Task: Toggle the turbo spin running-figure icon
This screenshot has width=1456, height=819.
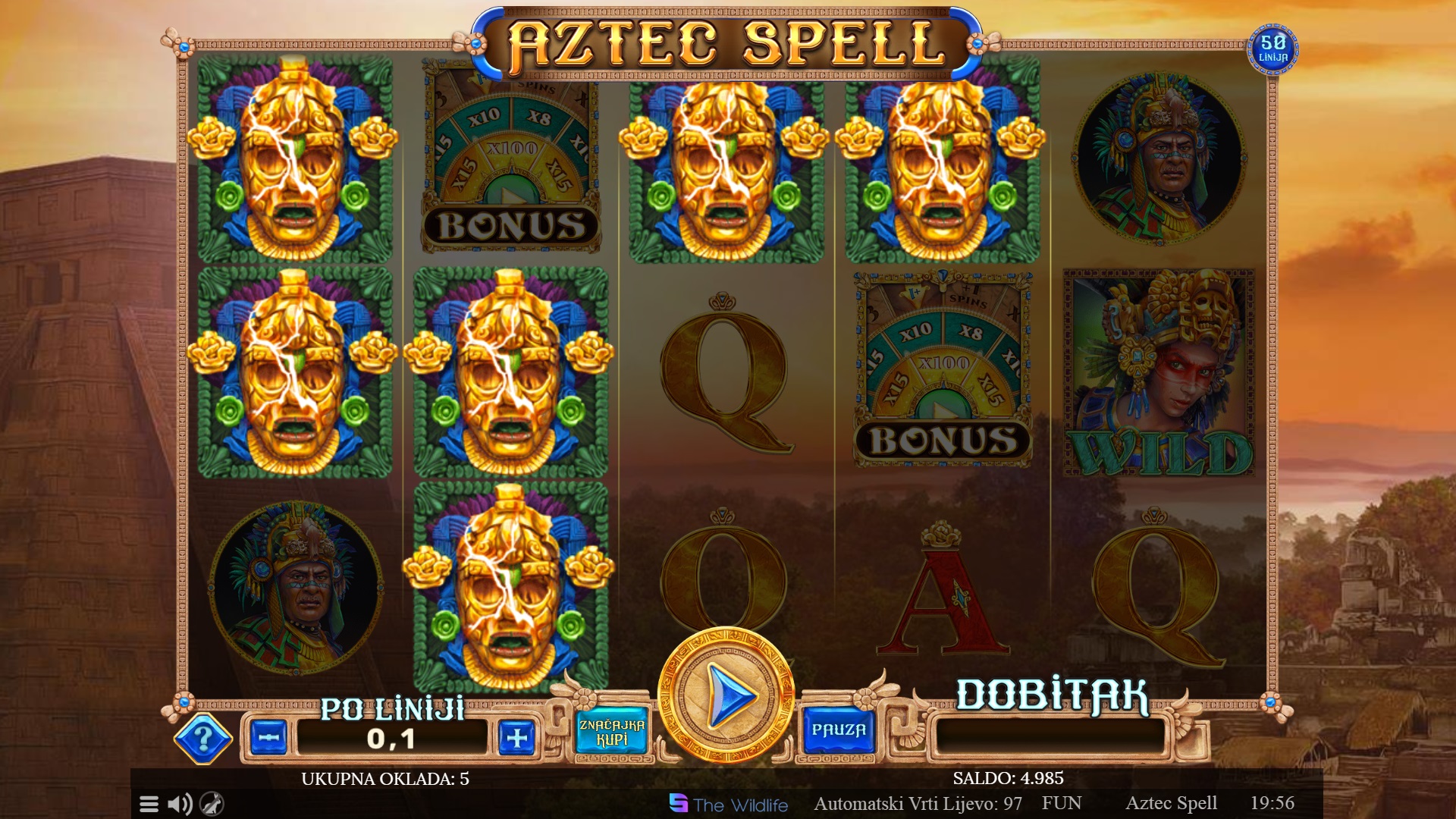Action: click(x=212, y=804)
